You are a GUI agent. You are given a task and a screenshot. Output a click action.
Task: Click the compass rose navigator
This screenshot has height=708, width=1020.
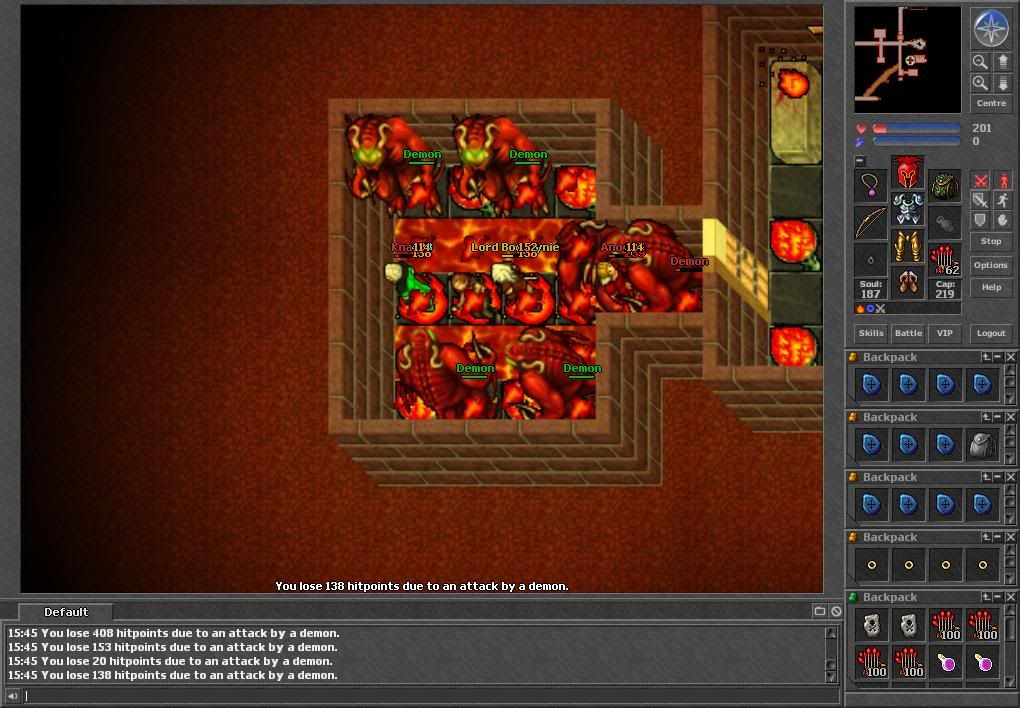click(x=990, y=29)
